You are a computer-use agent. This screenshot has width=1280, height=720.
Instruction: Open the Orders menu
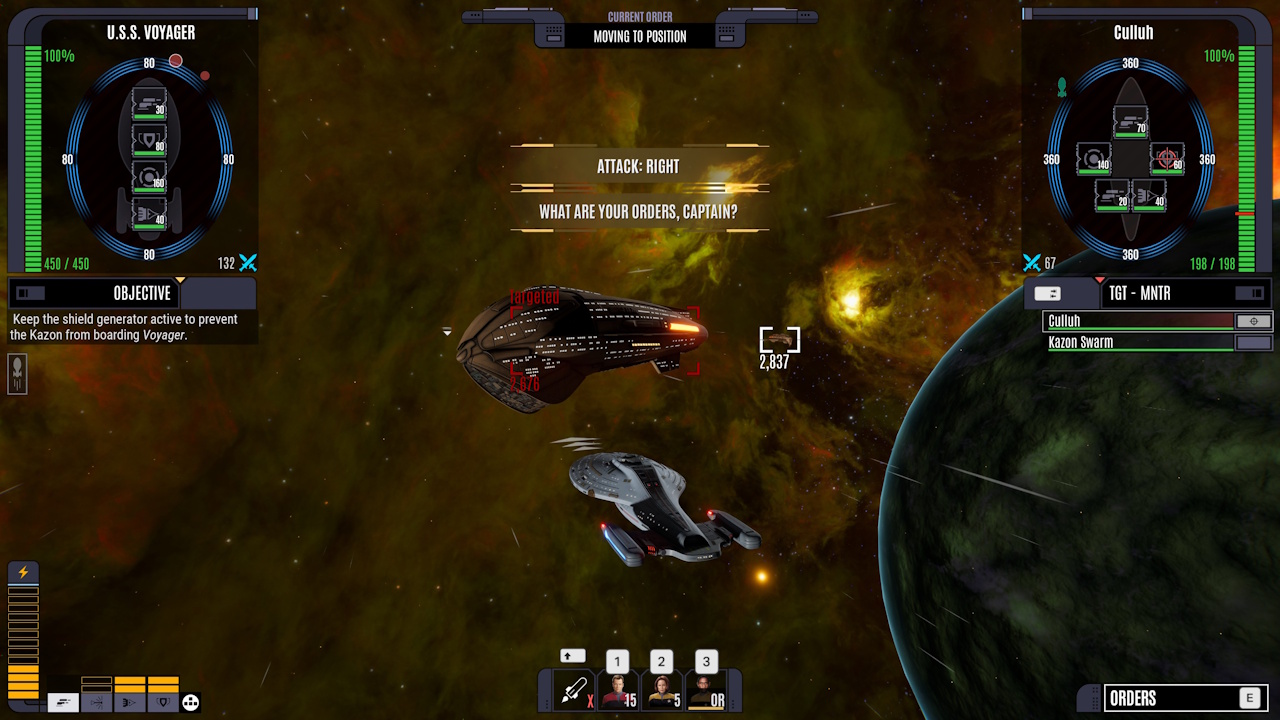pyautogui.click(x=1172, y=698)
